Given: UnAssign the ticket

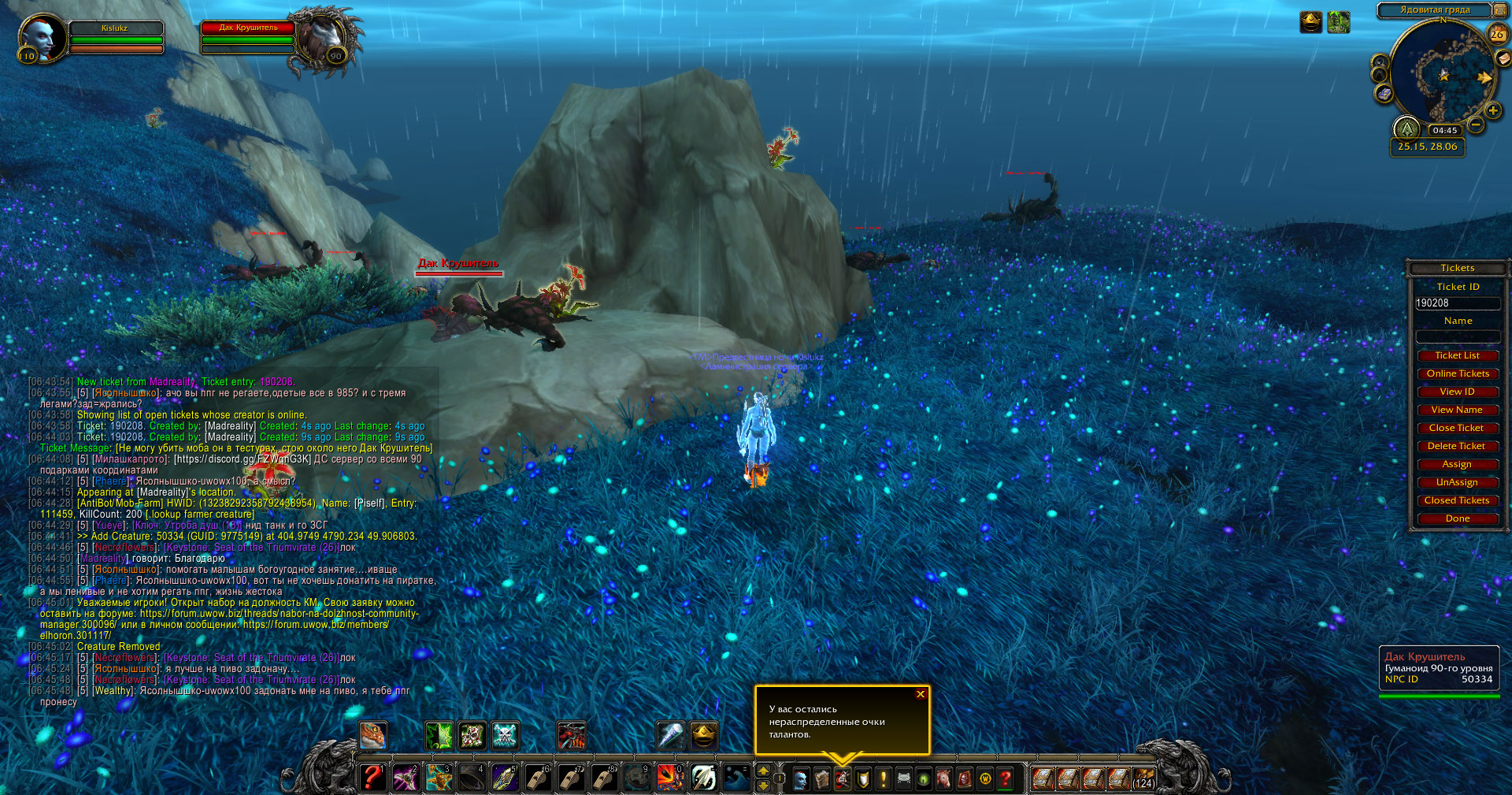Looking at the screenshot, I should tap(1457, 482).
